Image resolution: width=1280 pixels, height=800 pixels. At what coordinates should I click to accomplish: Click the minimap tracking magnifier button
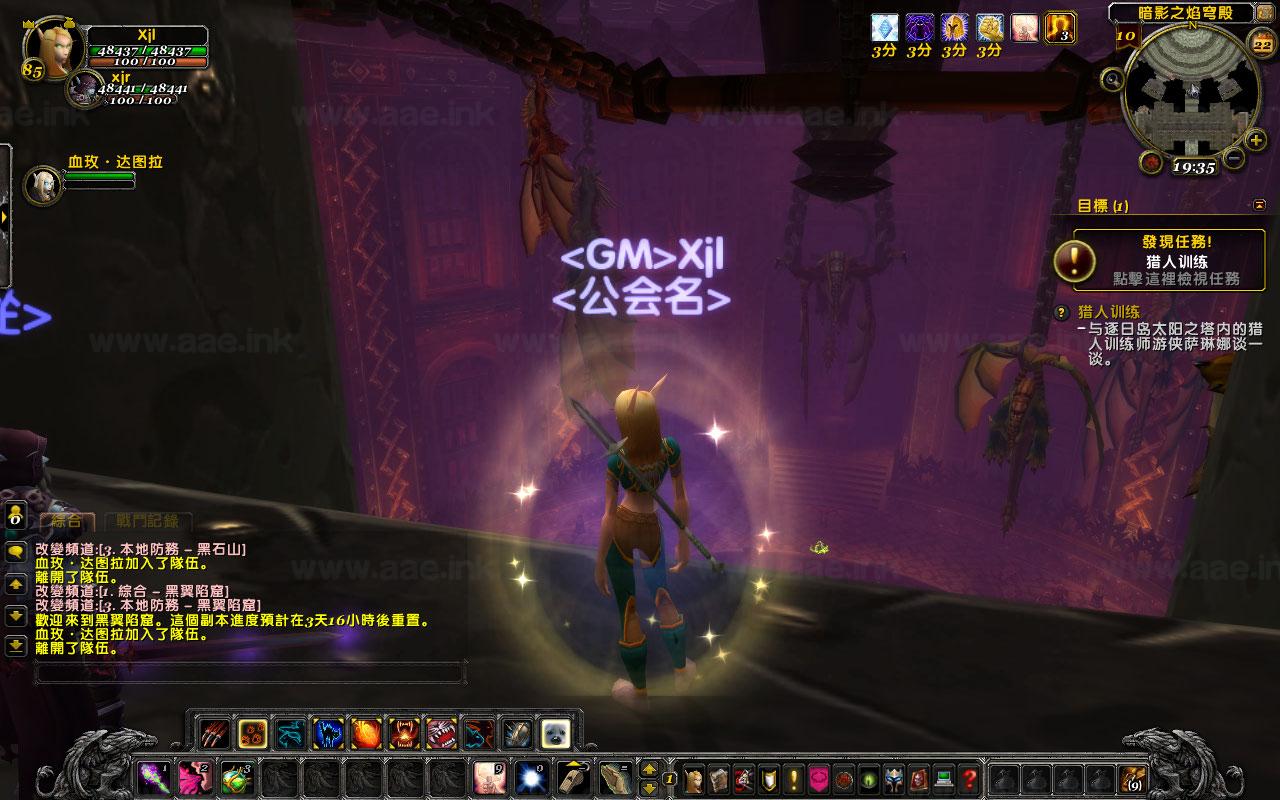coord(1112,78)
